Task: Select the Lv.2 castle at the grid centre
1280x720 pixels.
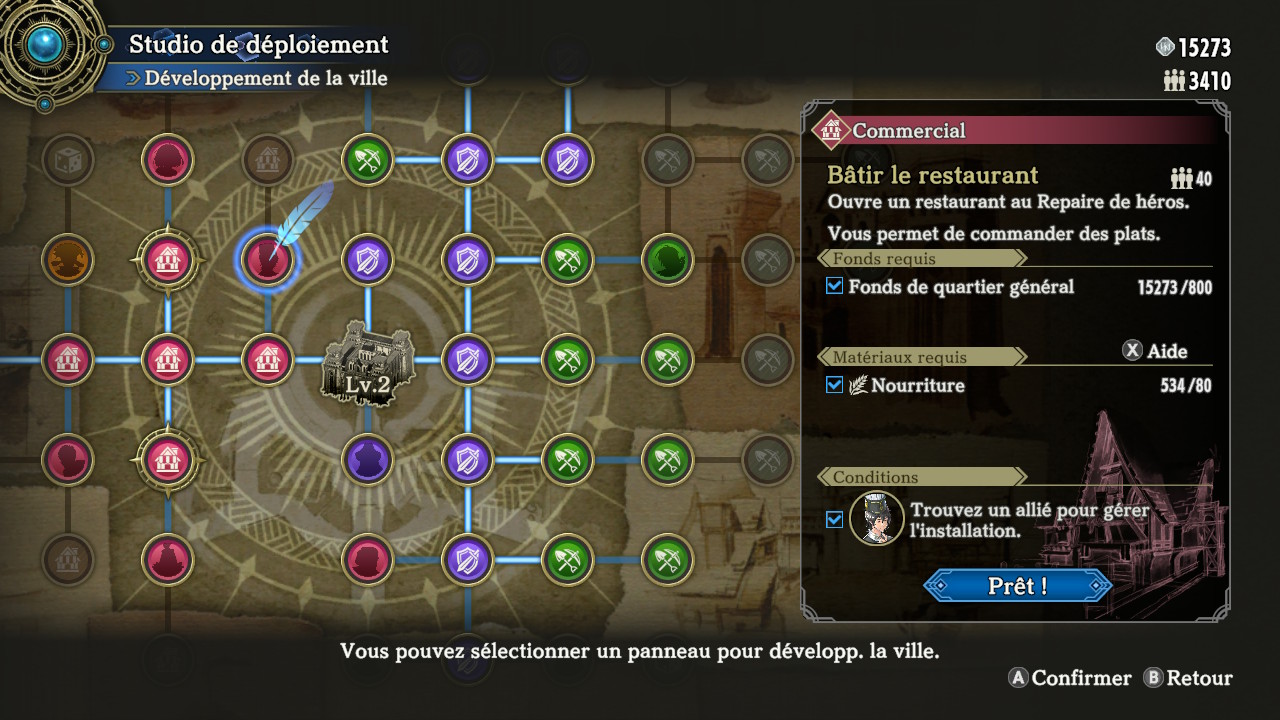Action: click(367, 360)
